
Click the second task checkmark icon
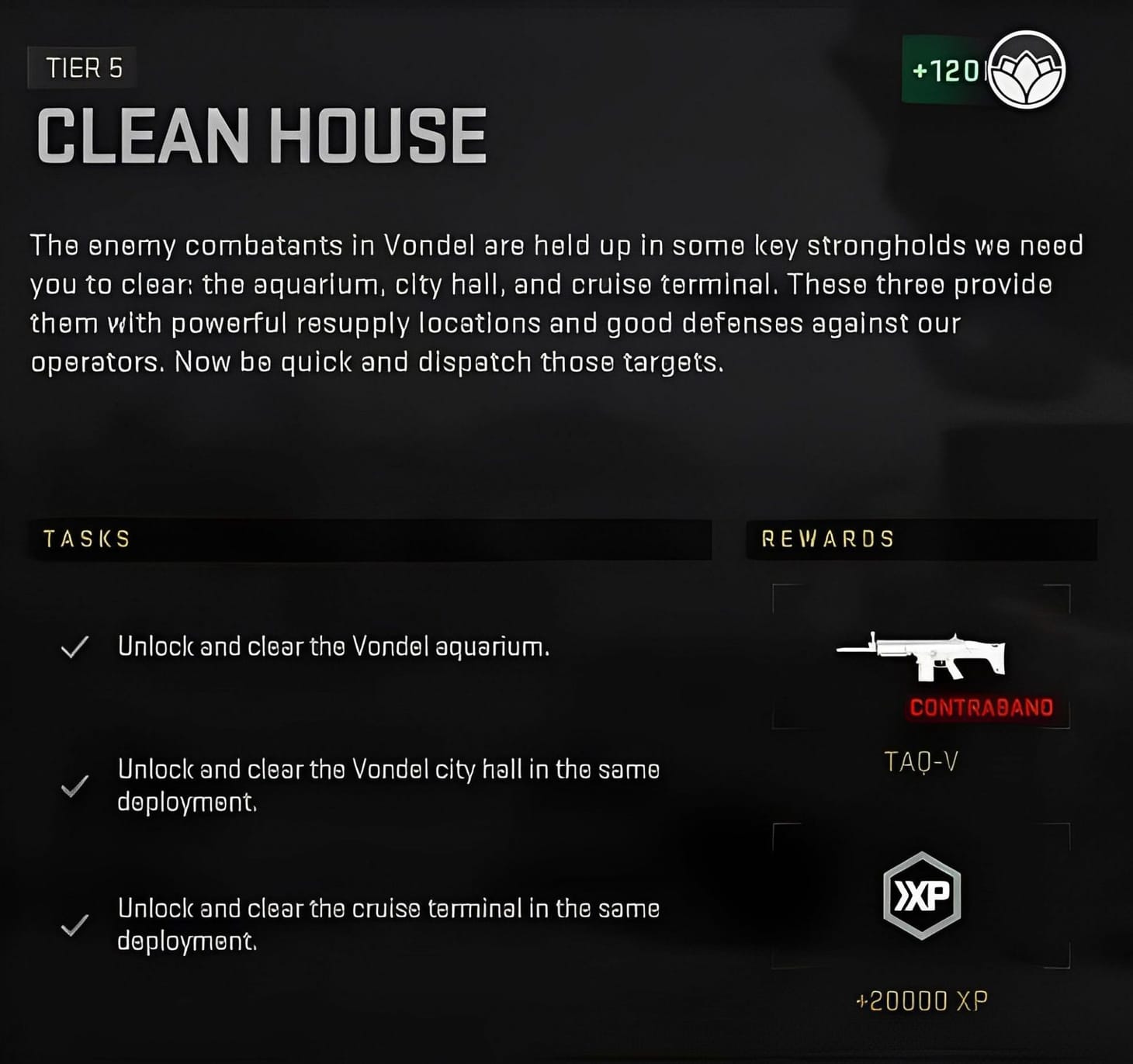coord(74,786)
